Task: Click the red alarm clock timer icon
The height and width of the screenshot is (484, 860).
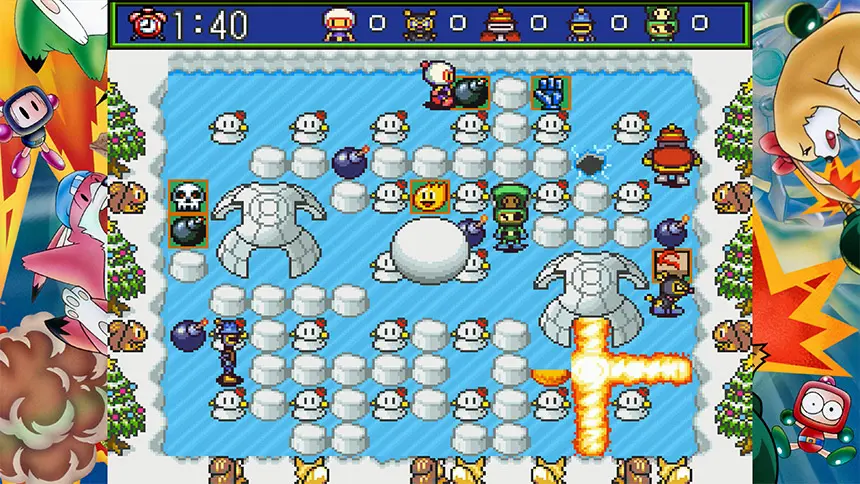Action: (x=148, y=22)
